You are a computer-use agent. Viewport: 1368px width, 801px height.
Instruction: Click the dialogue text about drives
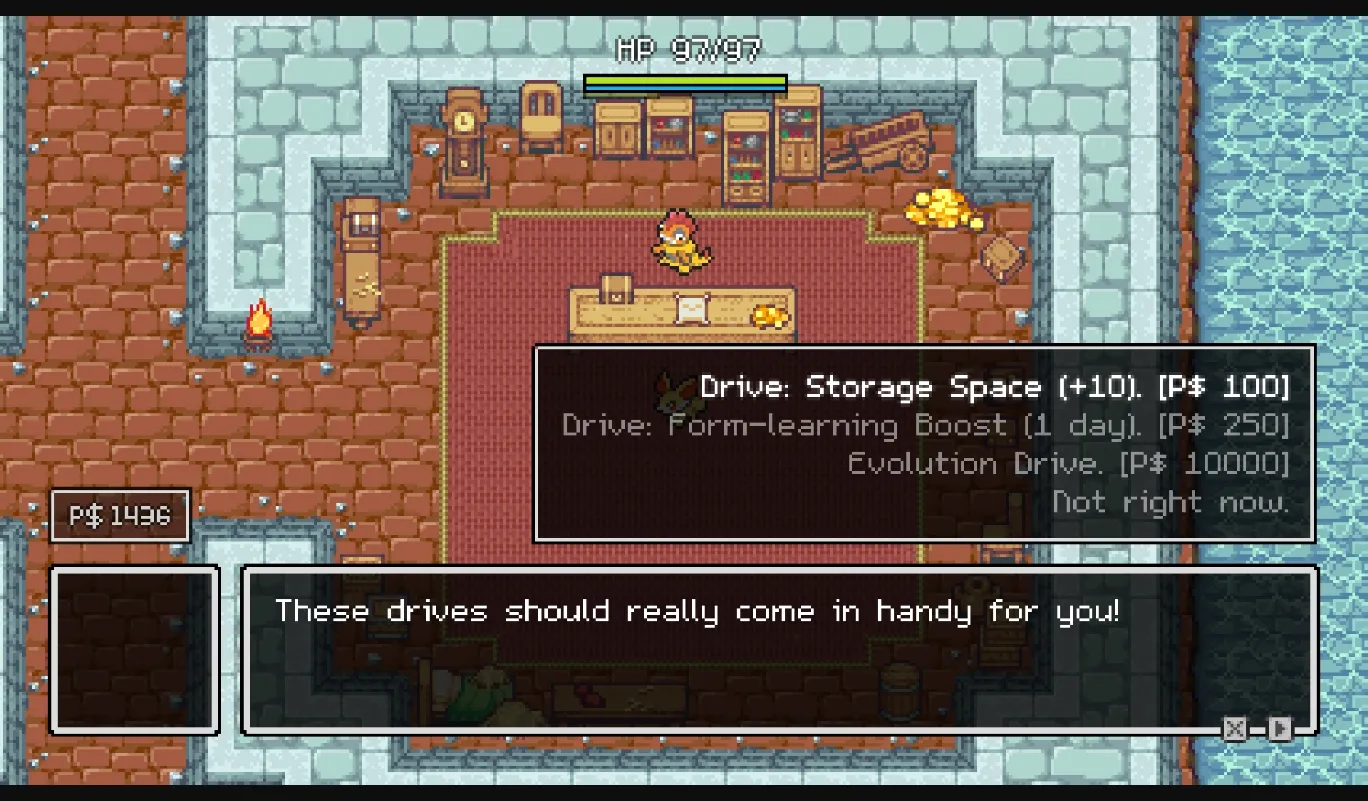pos(700,610)
